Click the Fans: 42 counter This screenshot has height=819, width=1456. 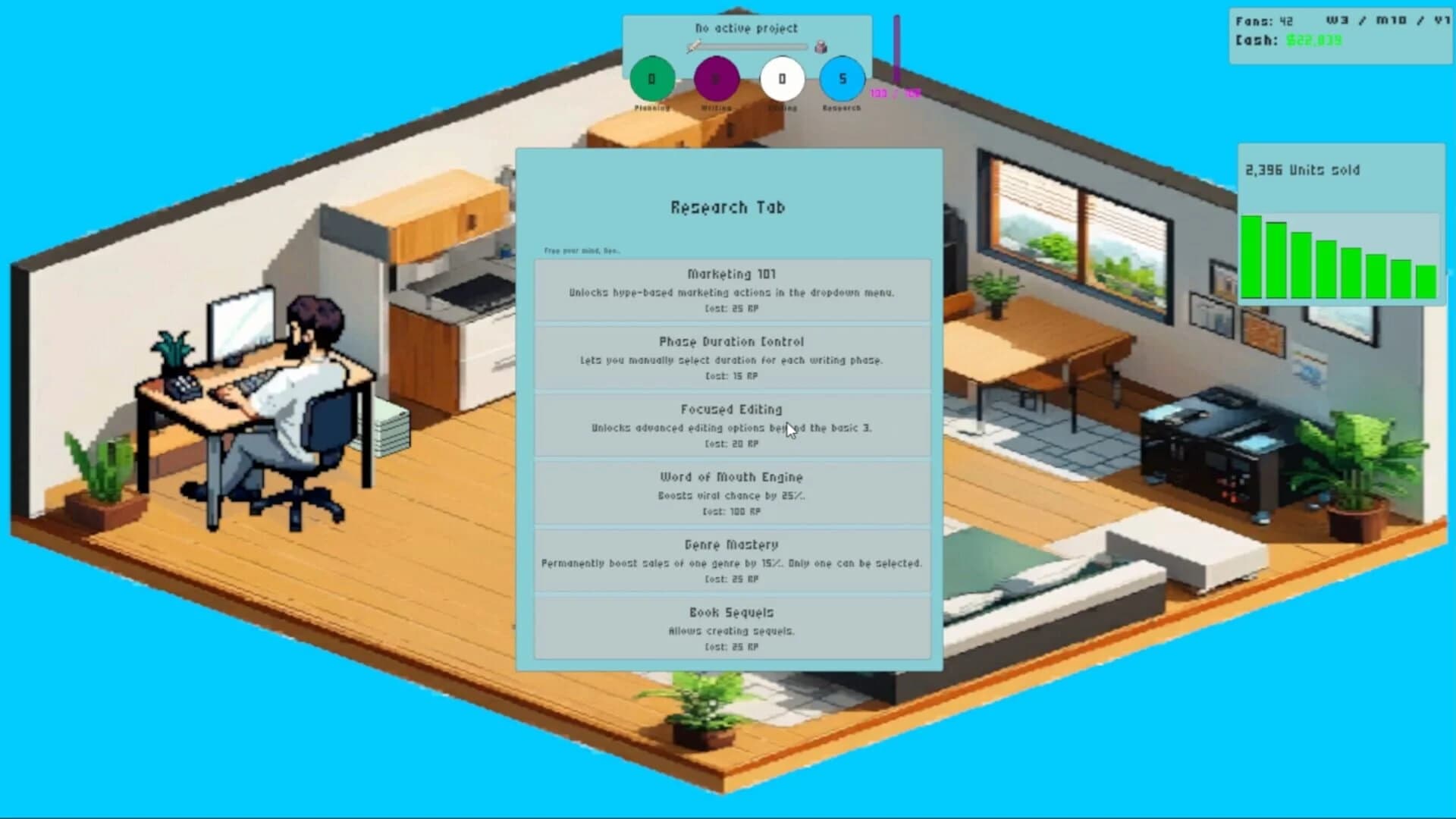[1265, 21]
